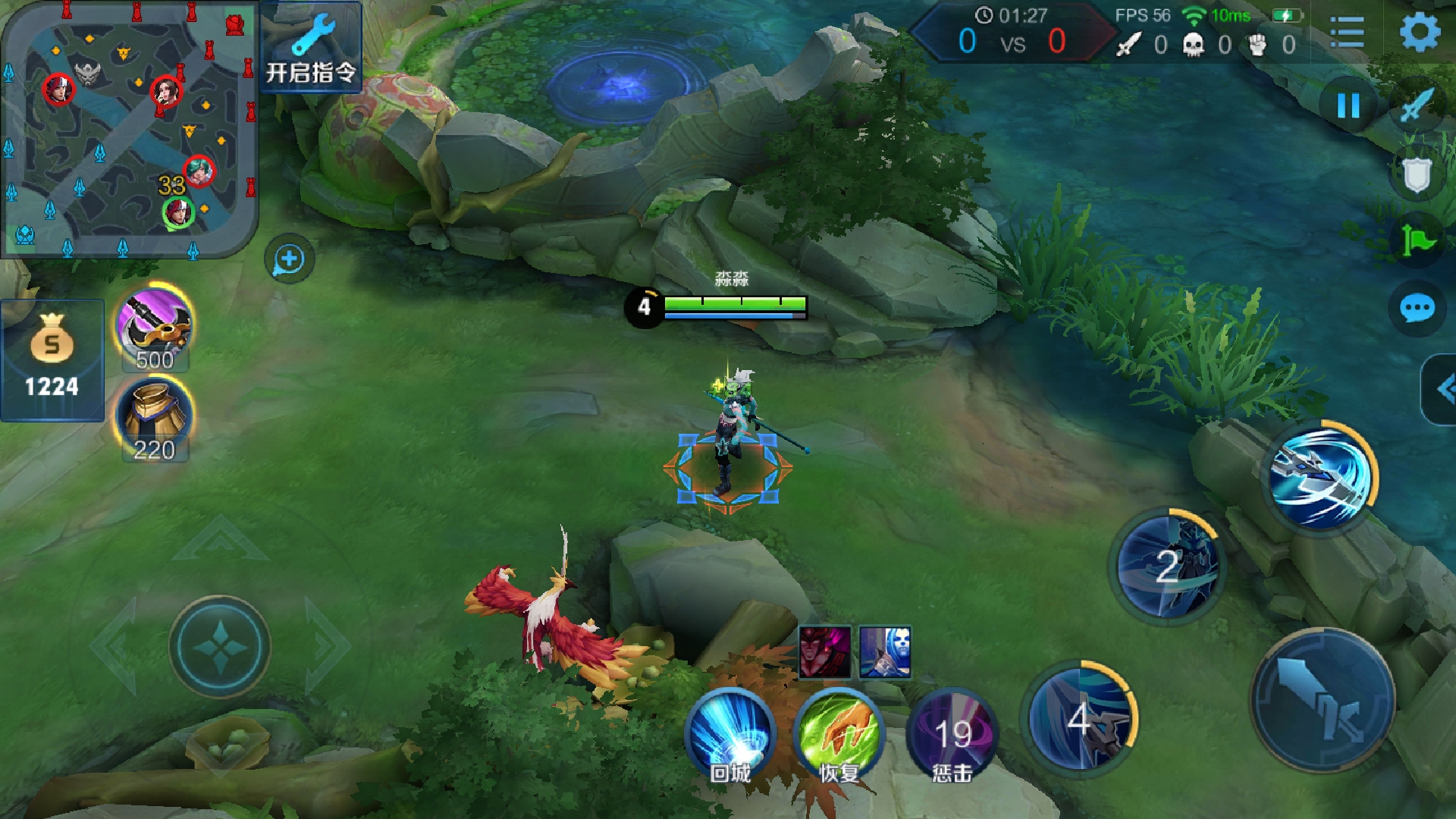The height and width of the screenshot is (819, 1456).
Task: Cast the skill showing cooldown 2
Action: (1168, 566)
